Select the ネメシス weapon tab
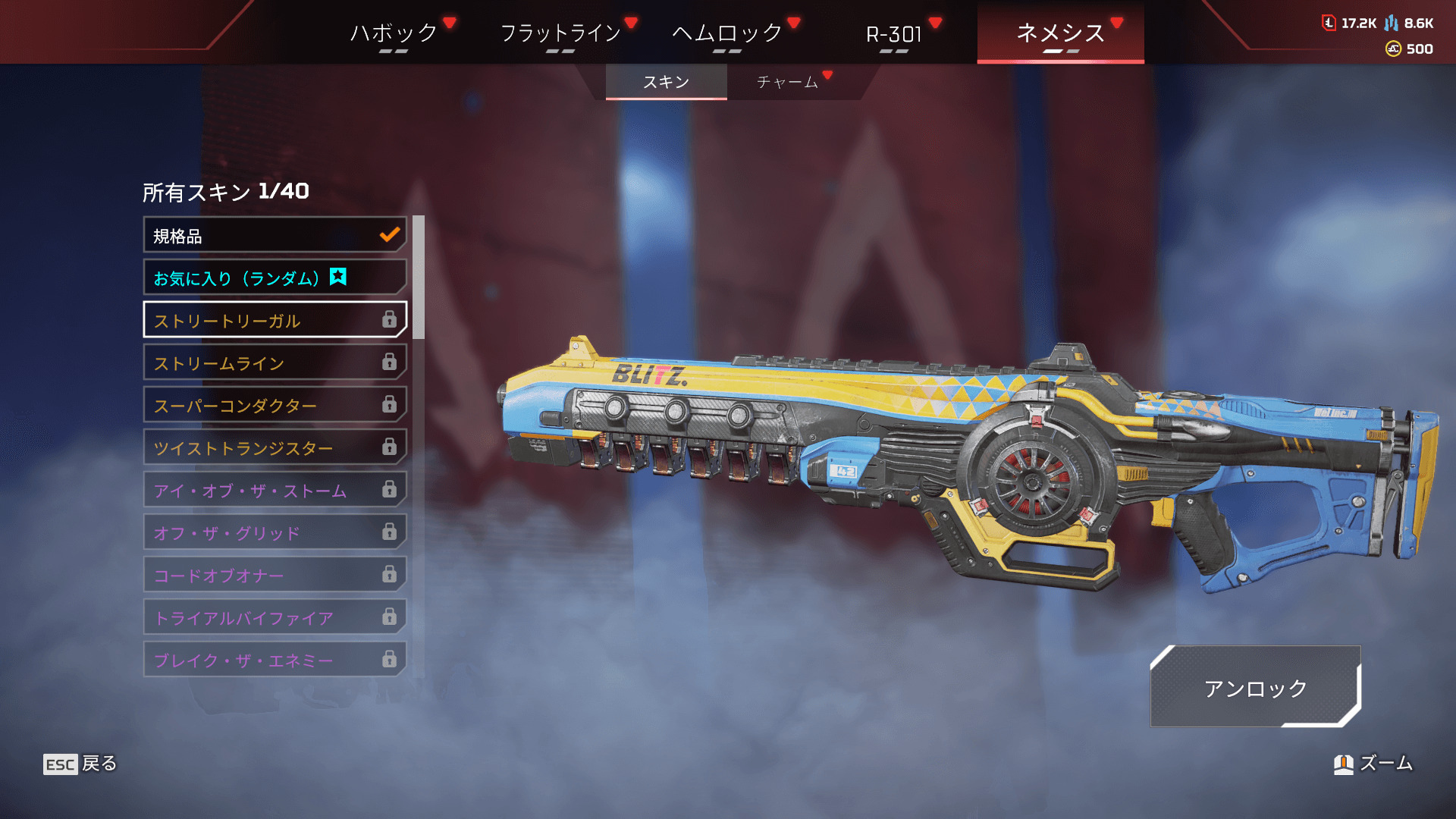1456x819 pixels. (x=1060, y=33)
